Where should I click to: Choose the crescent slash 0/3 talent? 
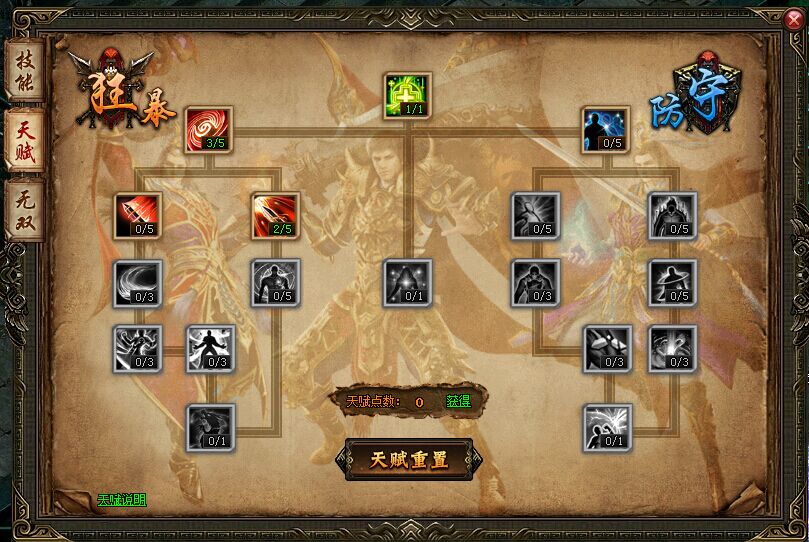pyautogui.click(x=138, y=283)
